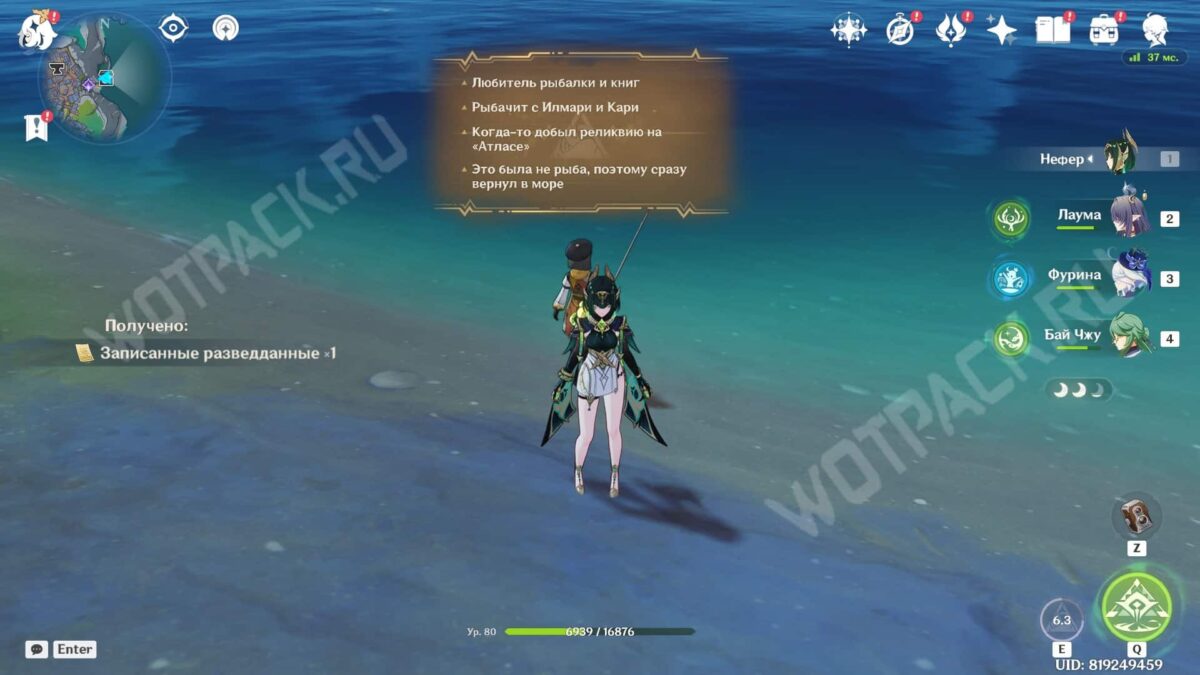The width and height of the screenshot is (1200, 675).
Task: Select the active character Нефер
Action: [x=1120, y=155]
